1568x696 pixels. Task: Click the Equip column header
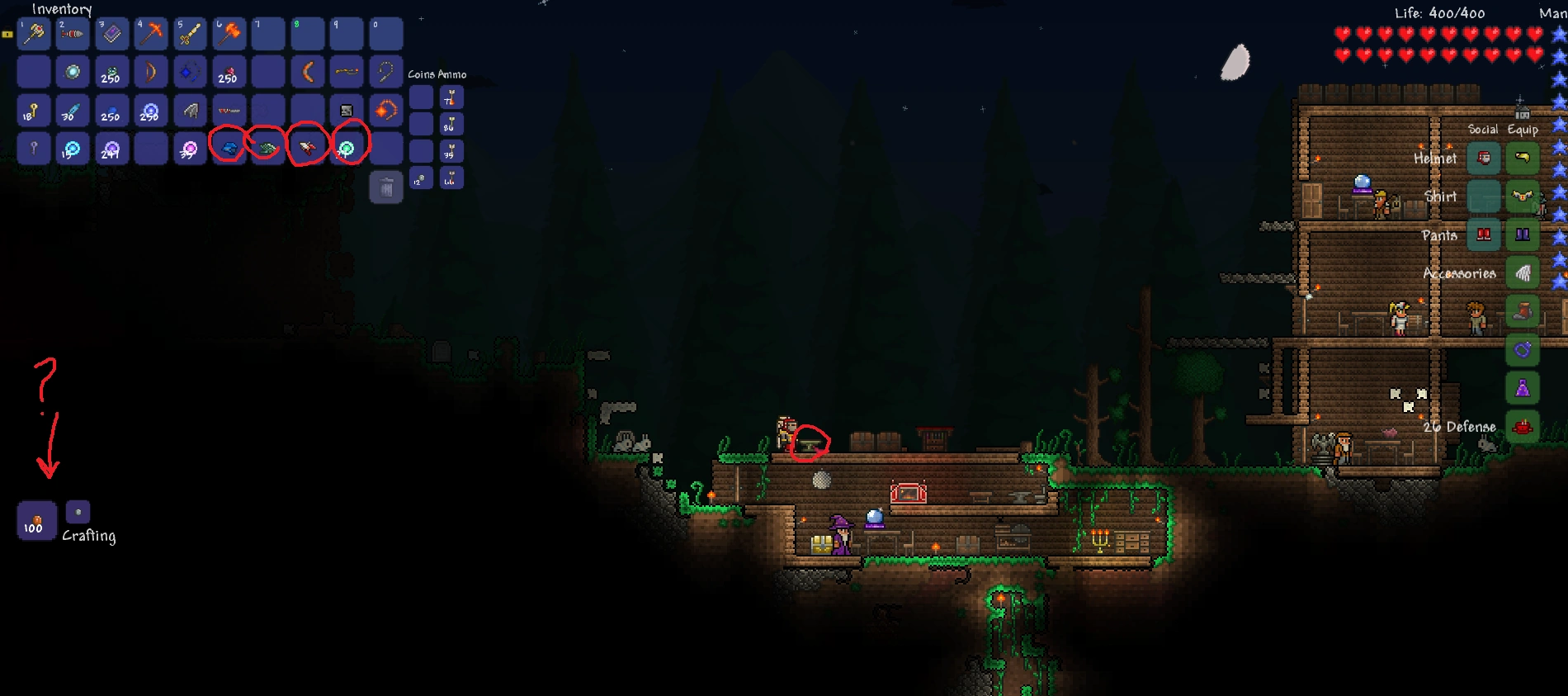[x=1524, y=130]
